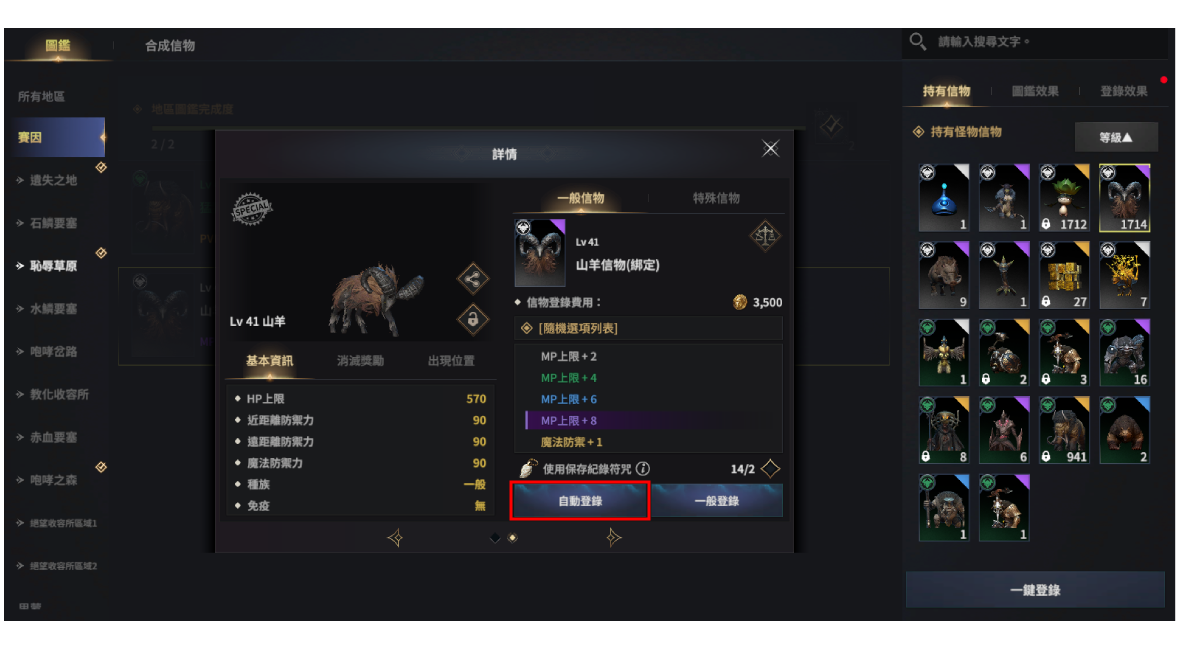Activate the 一鍵登錄 one-click register button
The height and width of the screenshot is (650, 1180).
coord(1035,590)
